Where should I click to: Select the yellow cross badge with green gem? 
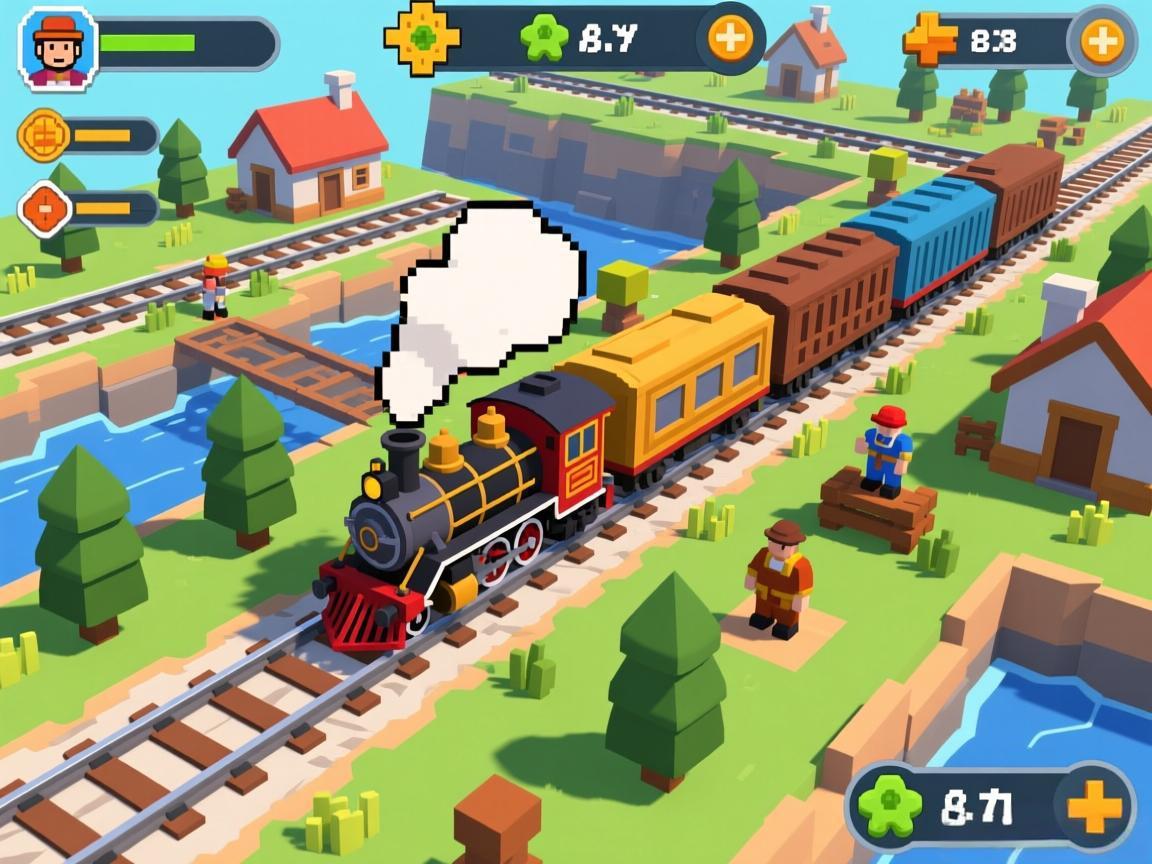[422, 38]
